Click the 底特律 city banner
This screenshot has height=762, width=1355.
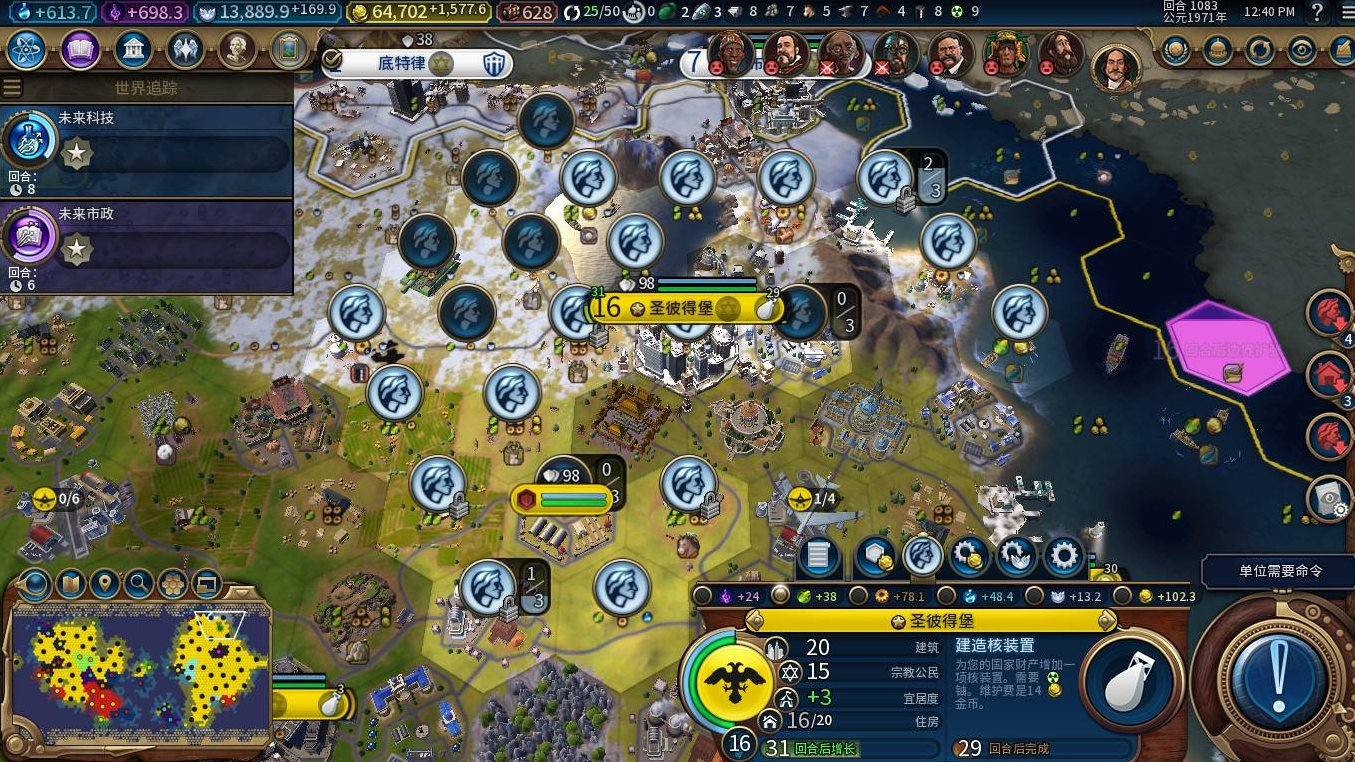(415, 64)
